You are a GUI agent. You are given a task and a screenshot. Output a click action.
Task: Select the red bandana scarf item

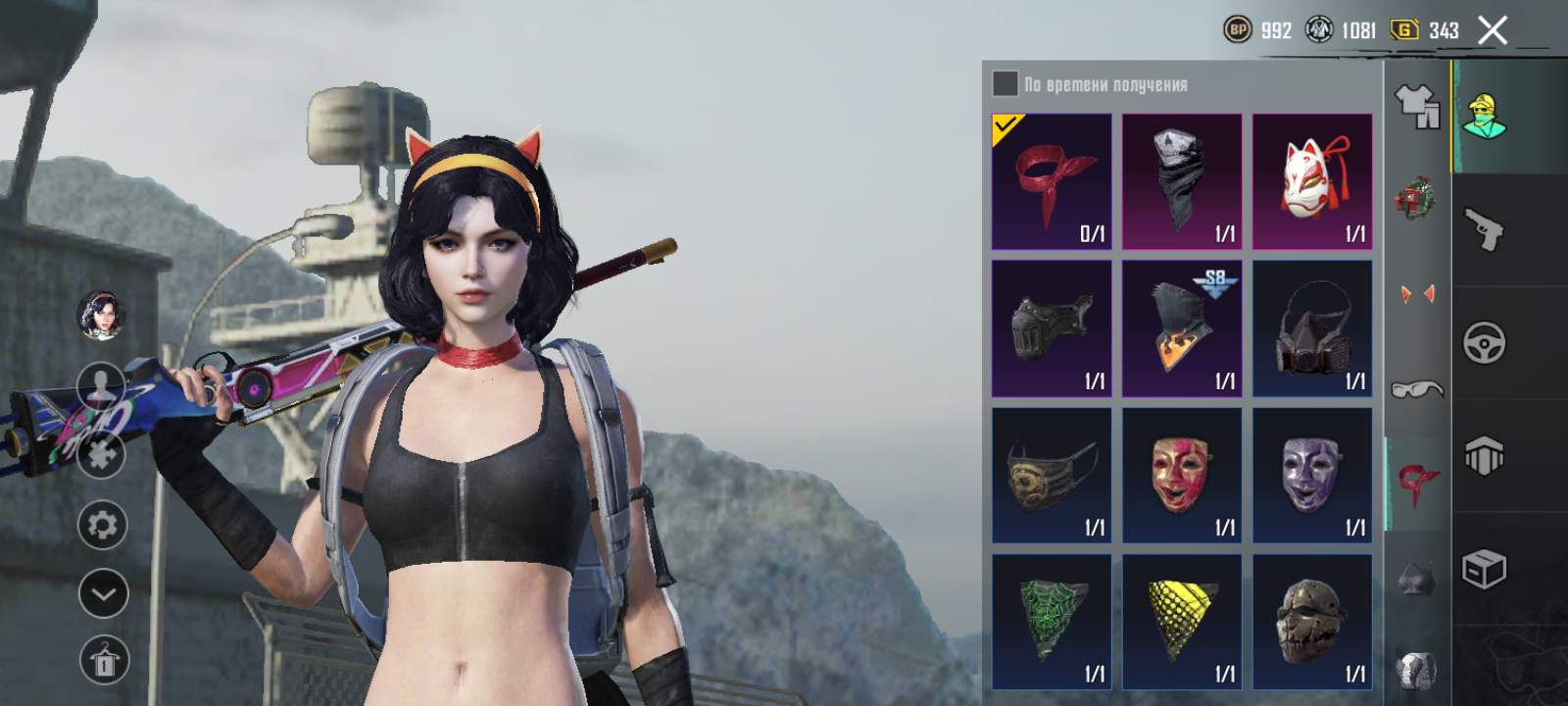pyautogui.click(x=1052, y=181)
